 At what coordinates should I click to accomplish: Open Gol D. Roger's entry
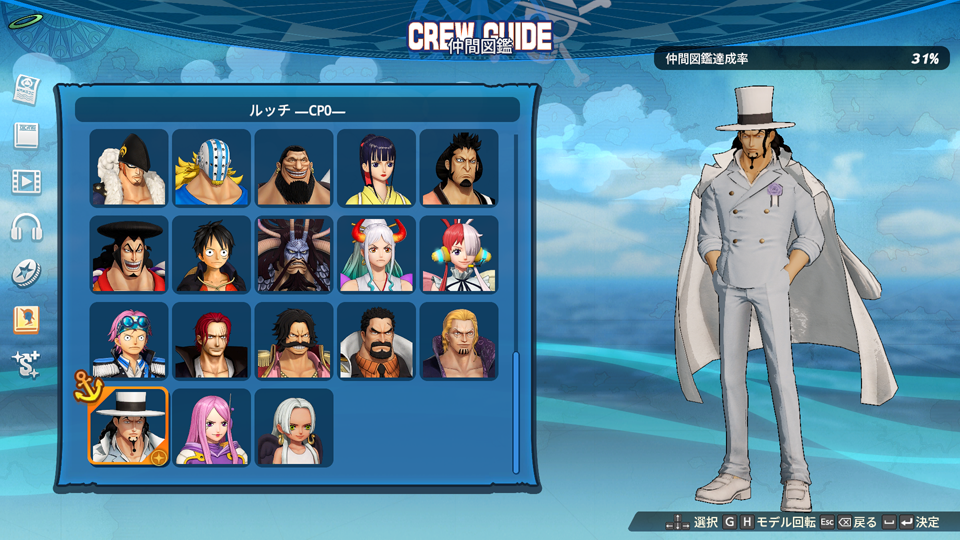click(x=293, y=342)
